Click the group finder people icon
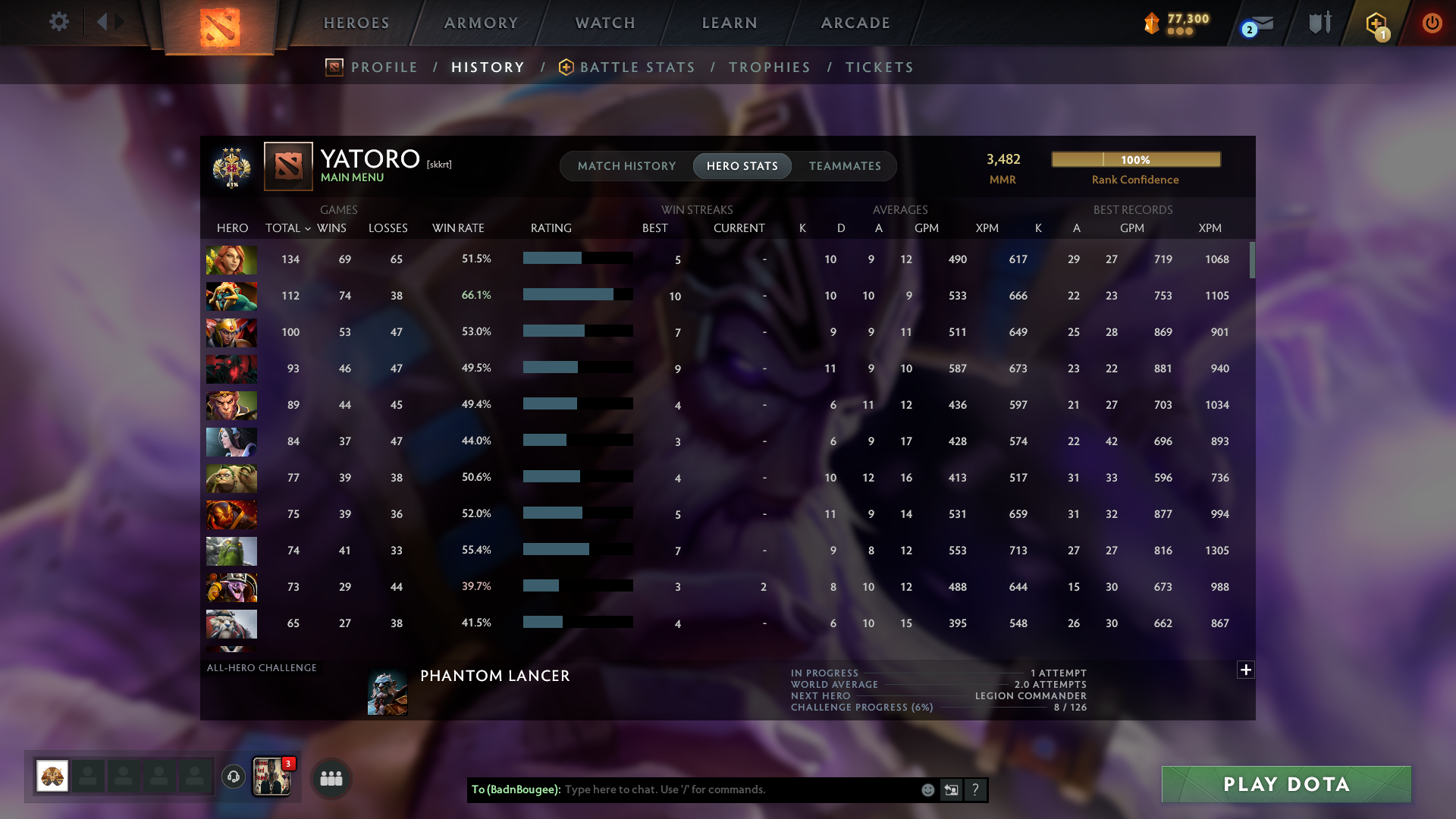The height and width of the screenshot is (819, 1456). pyautogui.click(x=331, y=777)
